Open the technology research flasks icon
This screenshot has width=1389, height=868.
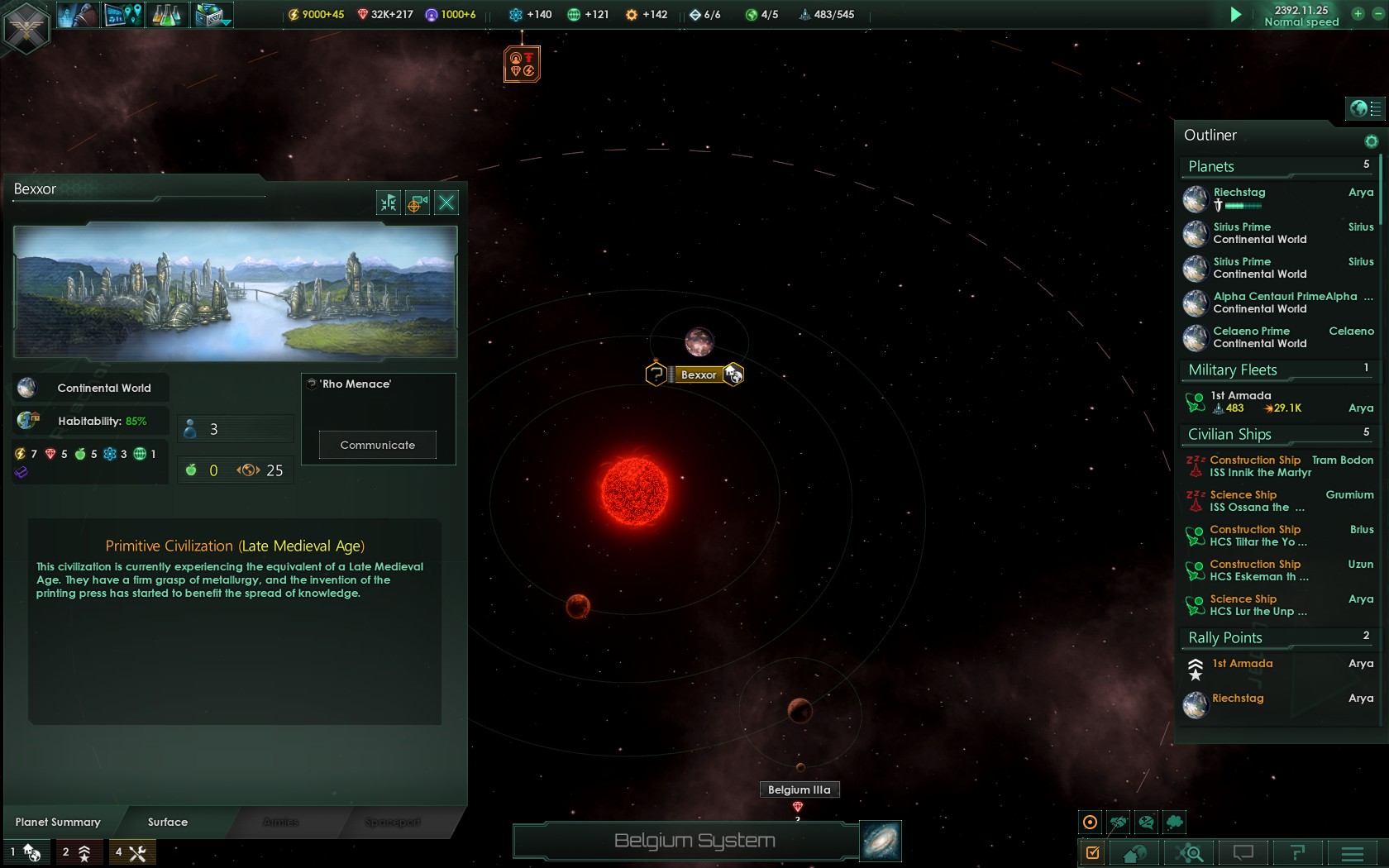166,15
